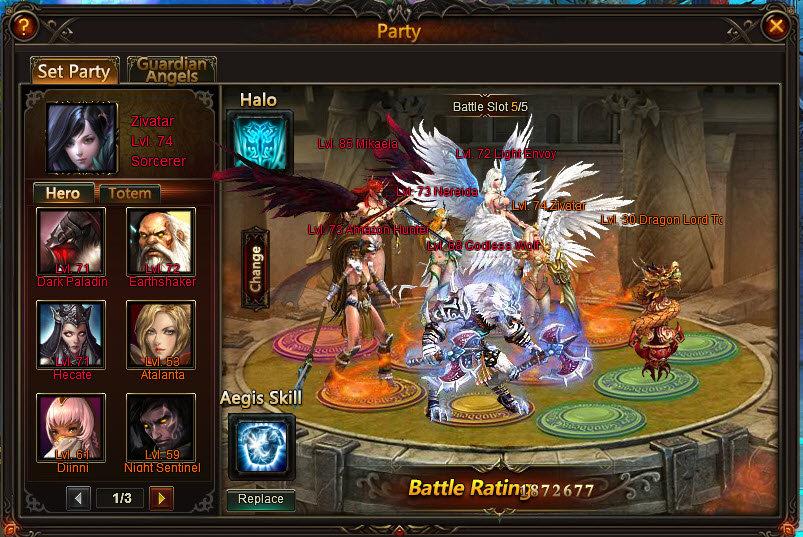Select the Aegis Skill icon
Image resolution: width=803 pixels, height=537 pixels.
(x=261, y=445)
